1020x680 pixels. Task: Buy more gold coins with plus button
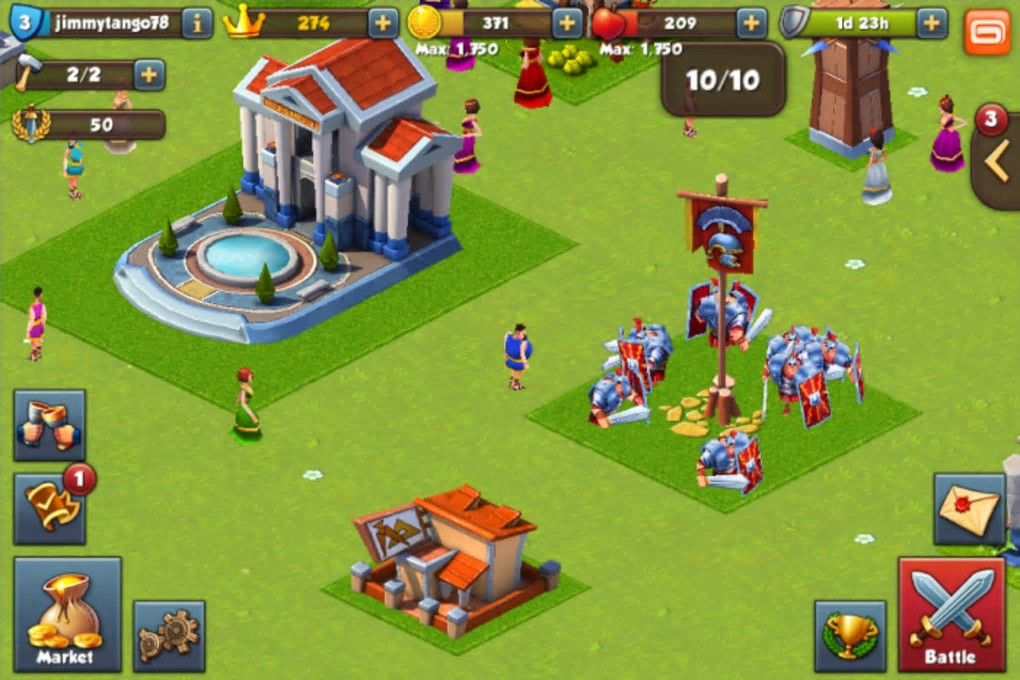[567, 23]
